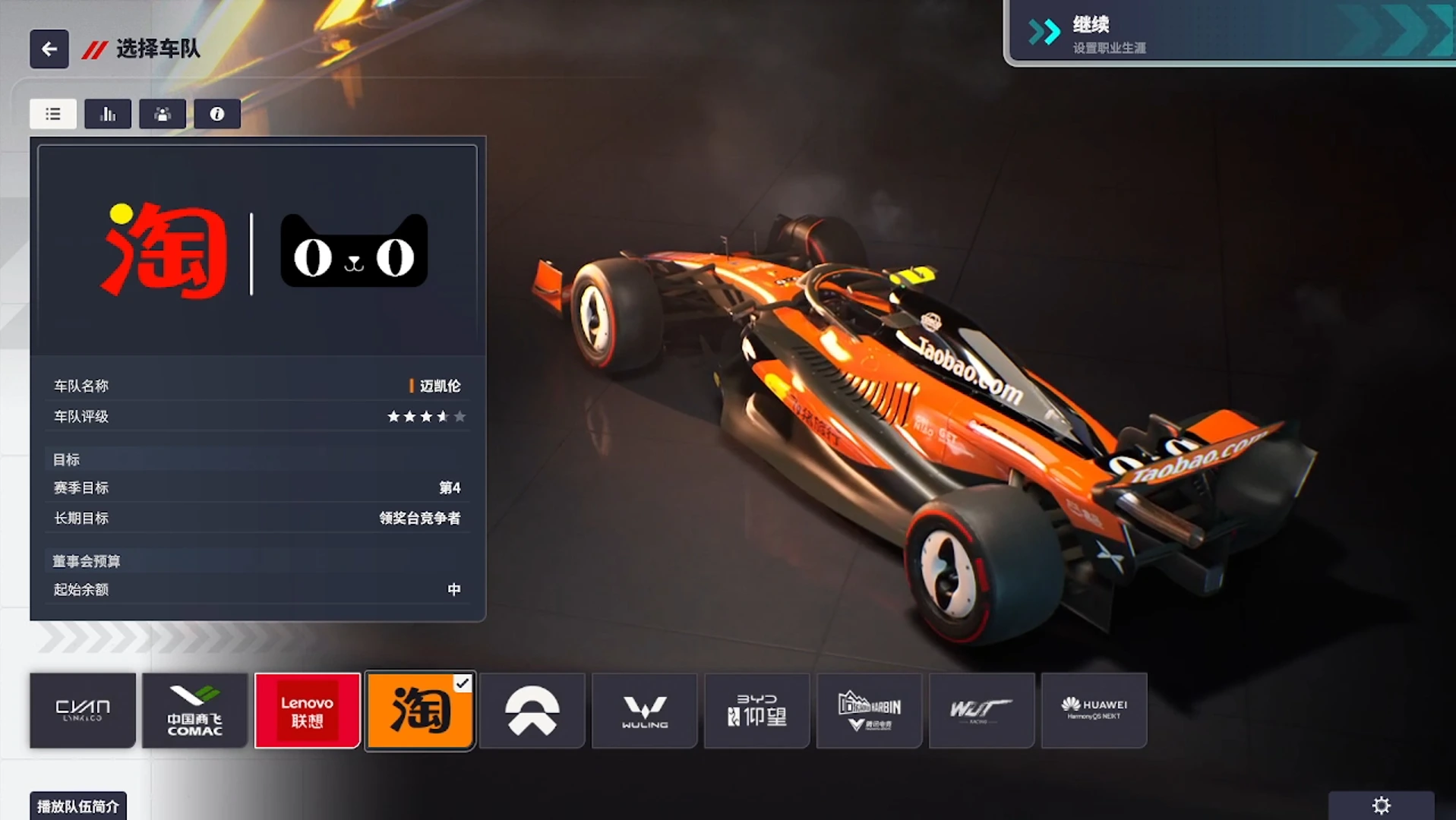Select the orange Taobao team tile
Viewport: 1456px width, 820px height.
coord(420,711)
